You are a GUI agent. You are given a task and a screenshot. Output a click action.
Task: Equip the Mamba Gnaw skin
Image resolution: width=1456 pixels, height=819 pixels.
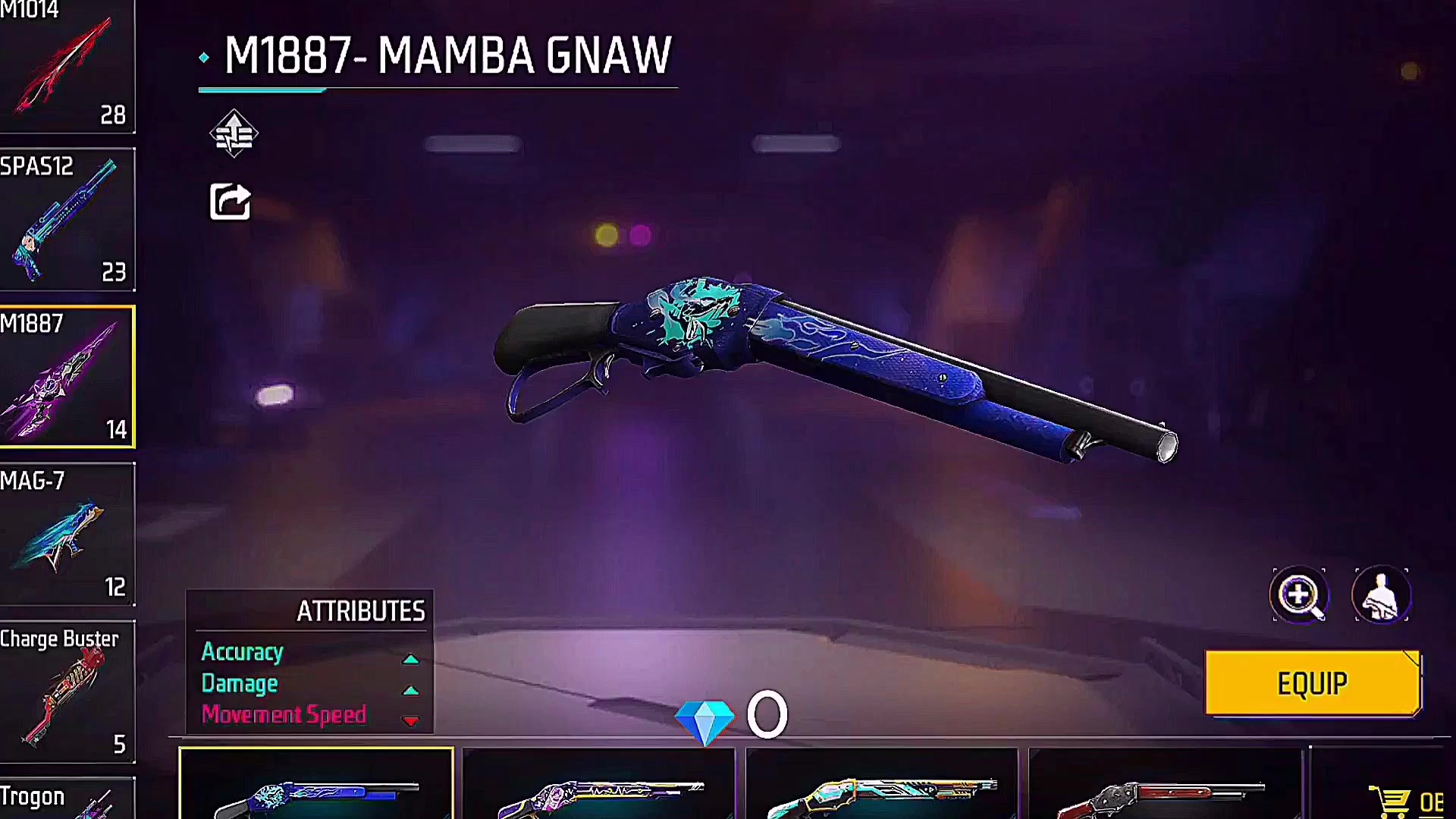click(x=1313, y=683)
